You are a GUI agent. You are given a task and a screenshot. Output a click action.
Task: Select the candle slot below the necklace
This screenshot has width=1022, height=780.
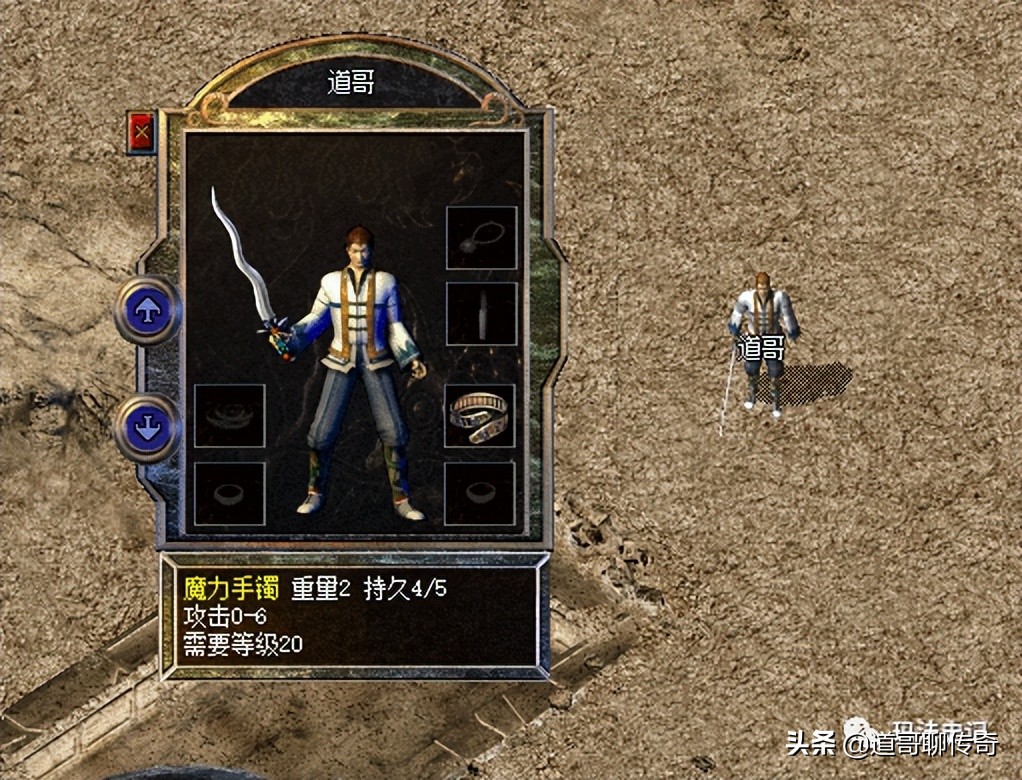[481, 314]
